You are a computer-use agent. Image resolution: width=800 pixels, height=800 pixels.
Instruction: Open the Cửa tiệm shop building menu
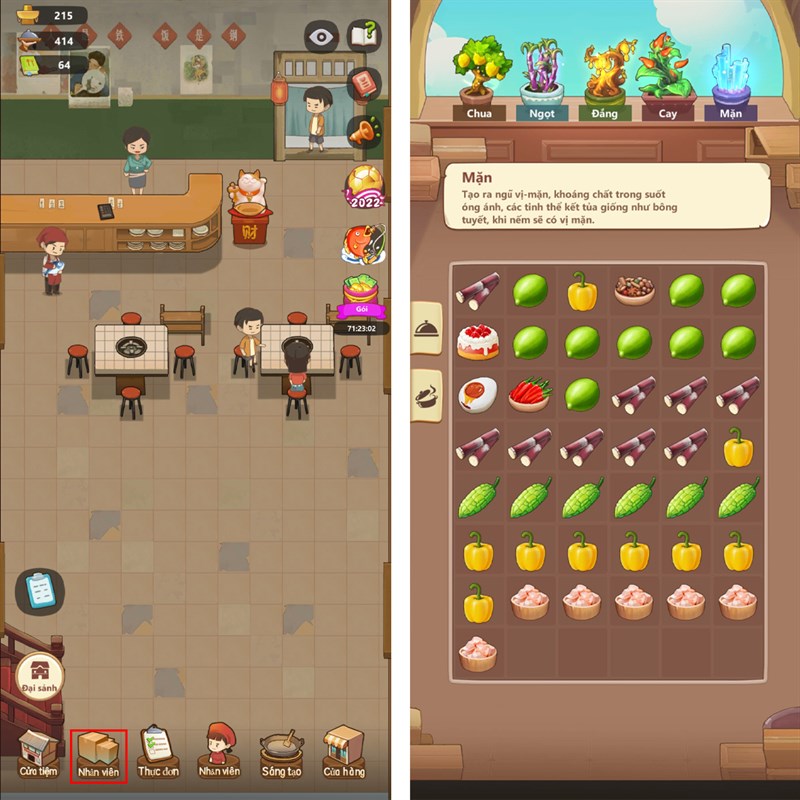click(x=38, y=752)
